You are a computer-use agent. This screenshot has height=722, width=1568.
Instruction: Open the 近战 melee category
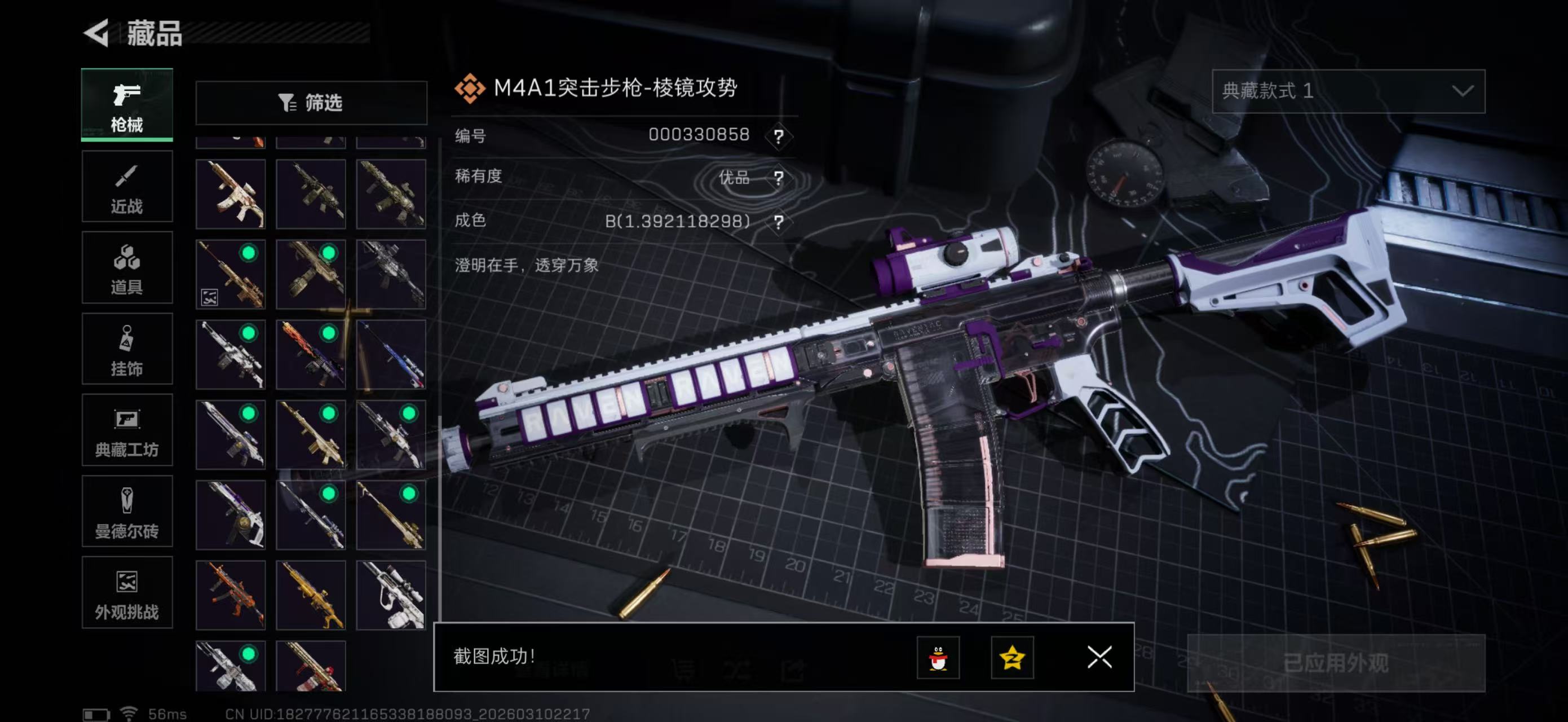pos(127,187)
